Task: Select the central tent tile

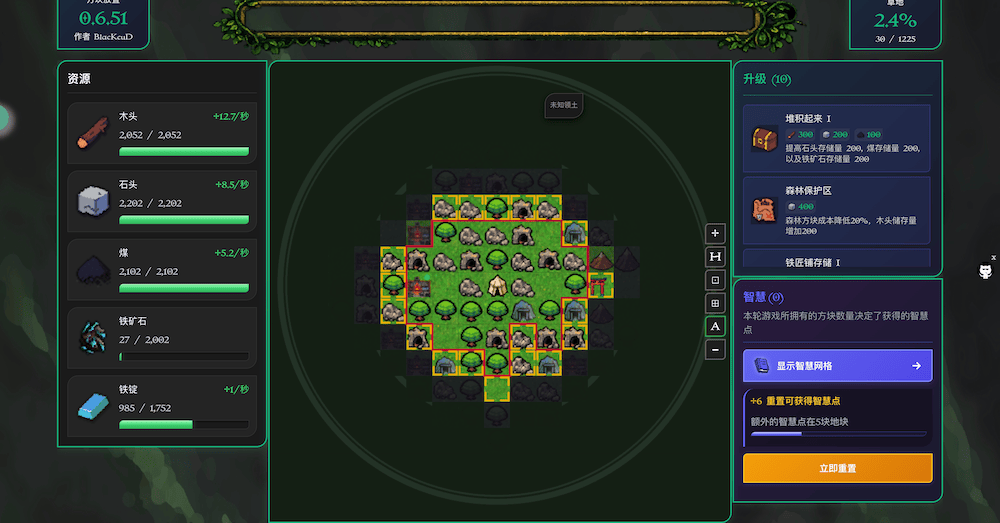Action: coord(497,286)
